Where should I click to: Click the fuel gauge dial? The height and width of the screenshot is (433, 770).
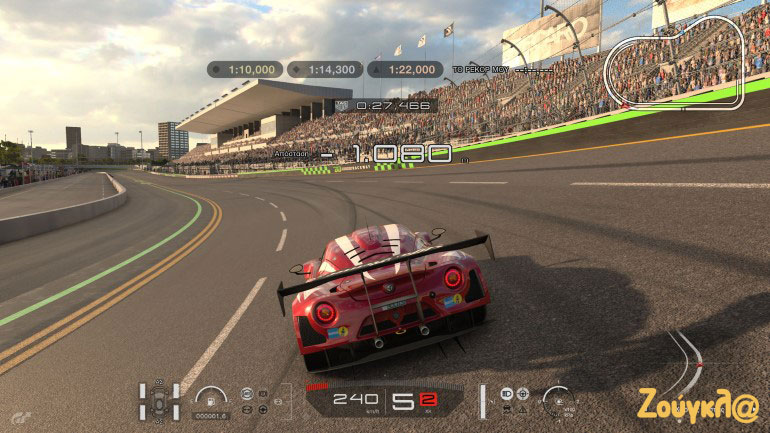[211, 396]
